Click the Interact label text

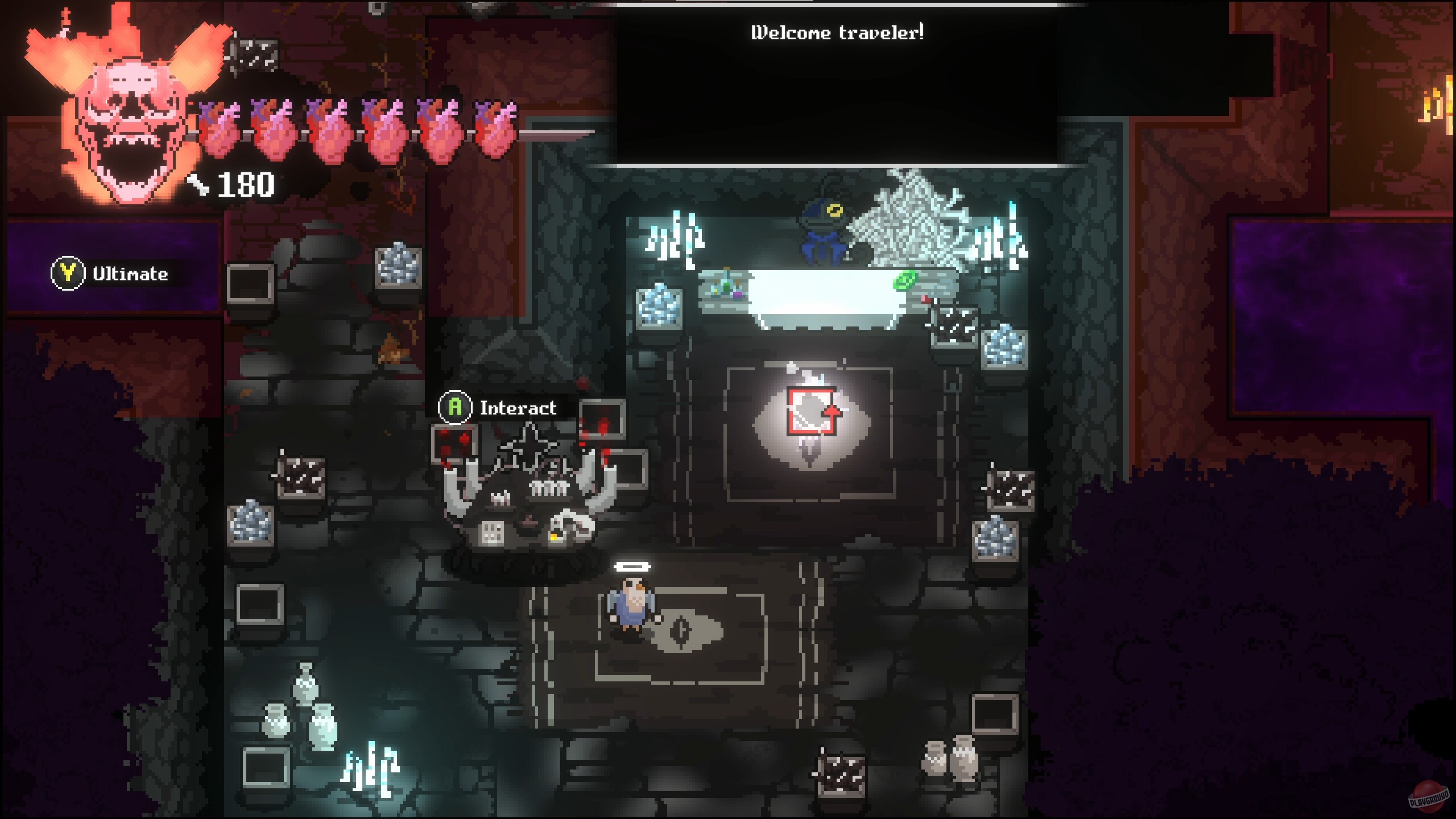pyautogui.click(x=518, y=408)
